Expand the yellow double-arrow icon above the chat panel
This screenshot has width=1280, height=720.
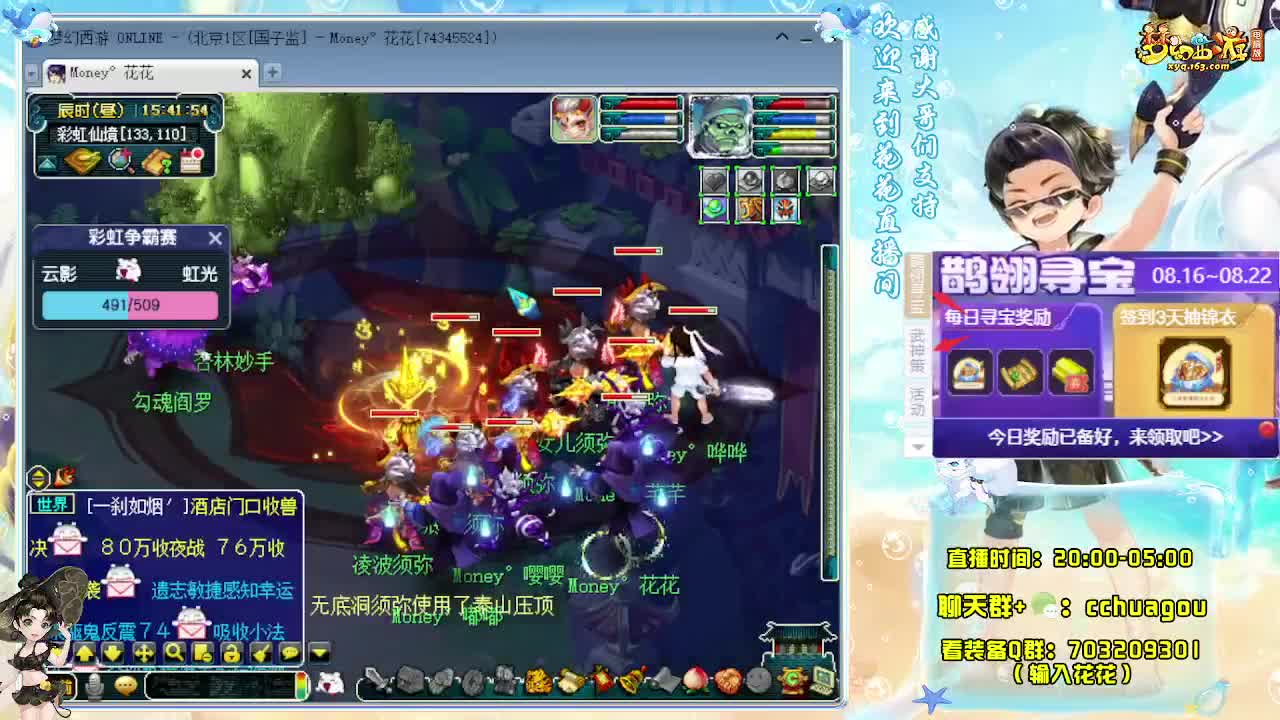(x=37, y=478)
